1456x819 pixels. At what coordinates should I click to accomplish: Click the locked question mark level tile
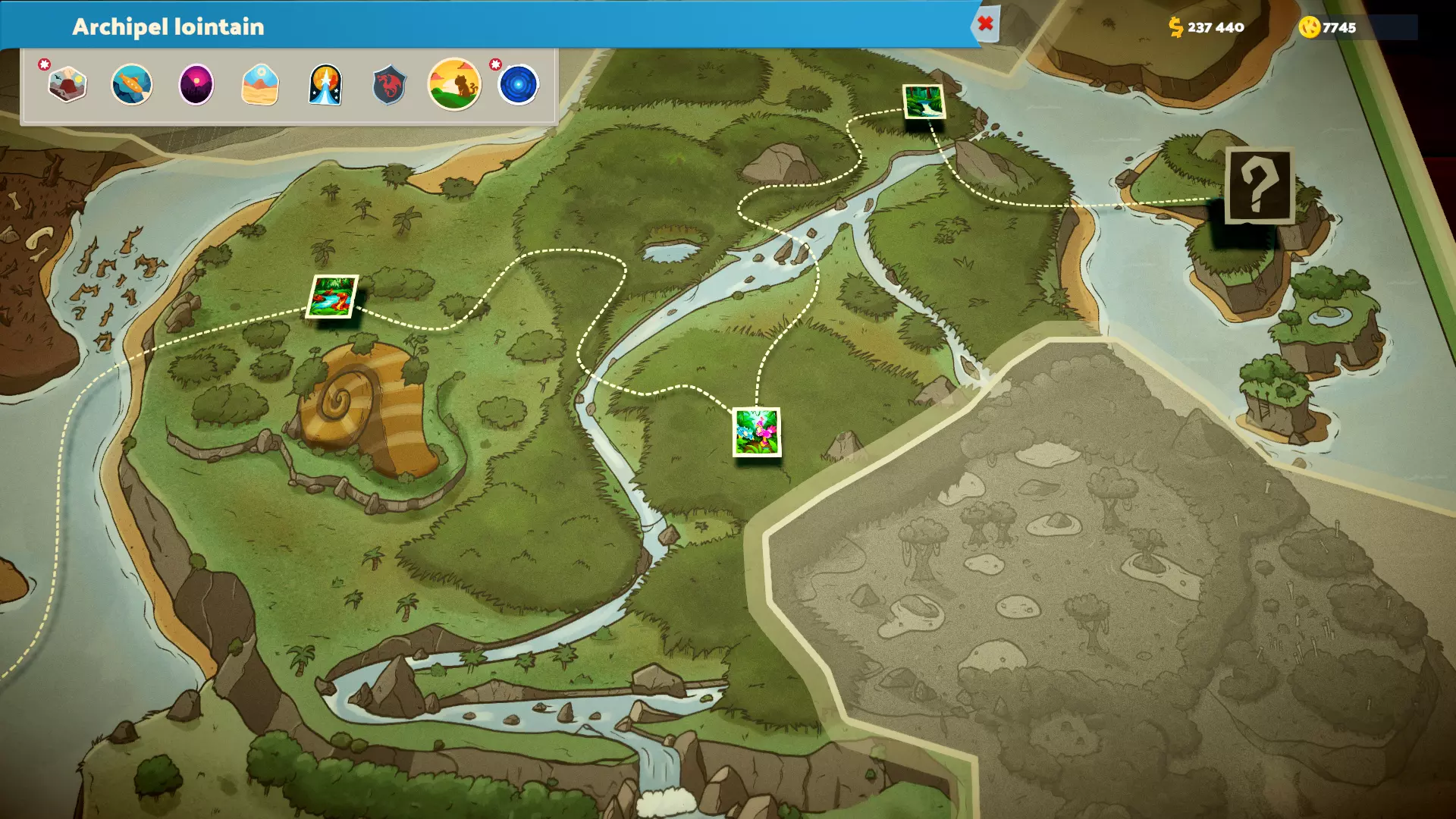1259,186
